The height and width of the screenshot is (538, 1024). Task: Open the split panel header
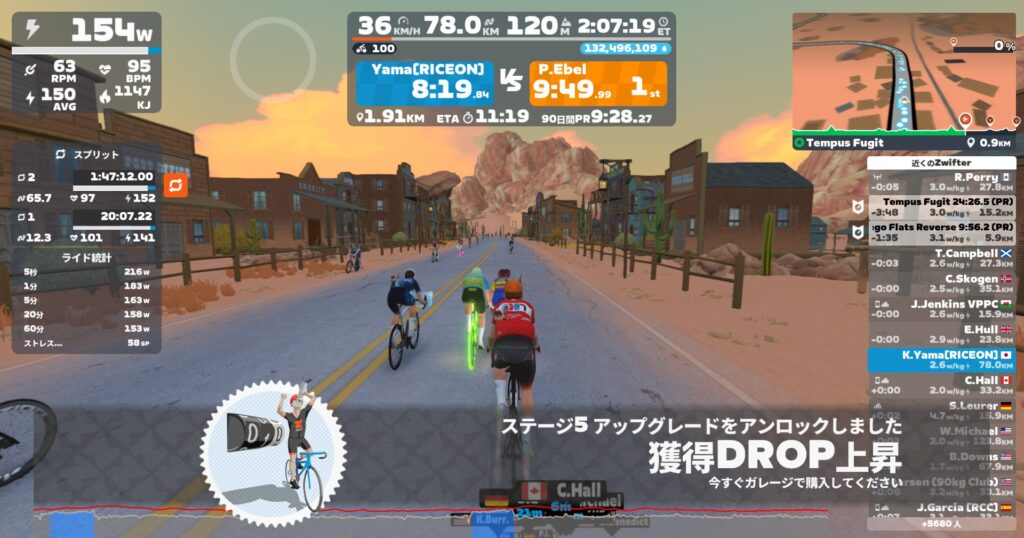pos(86,155)
